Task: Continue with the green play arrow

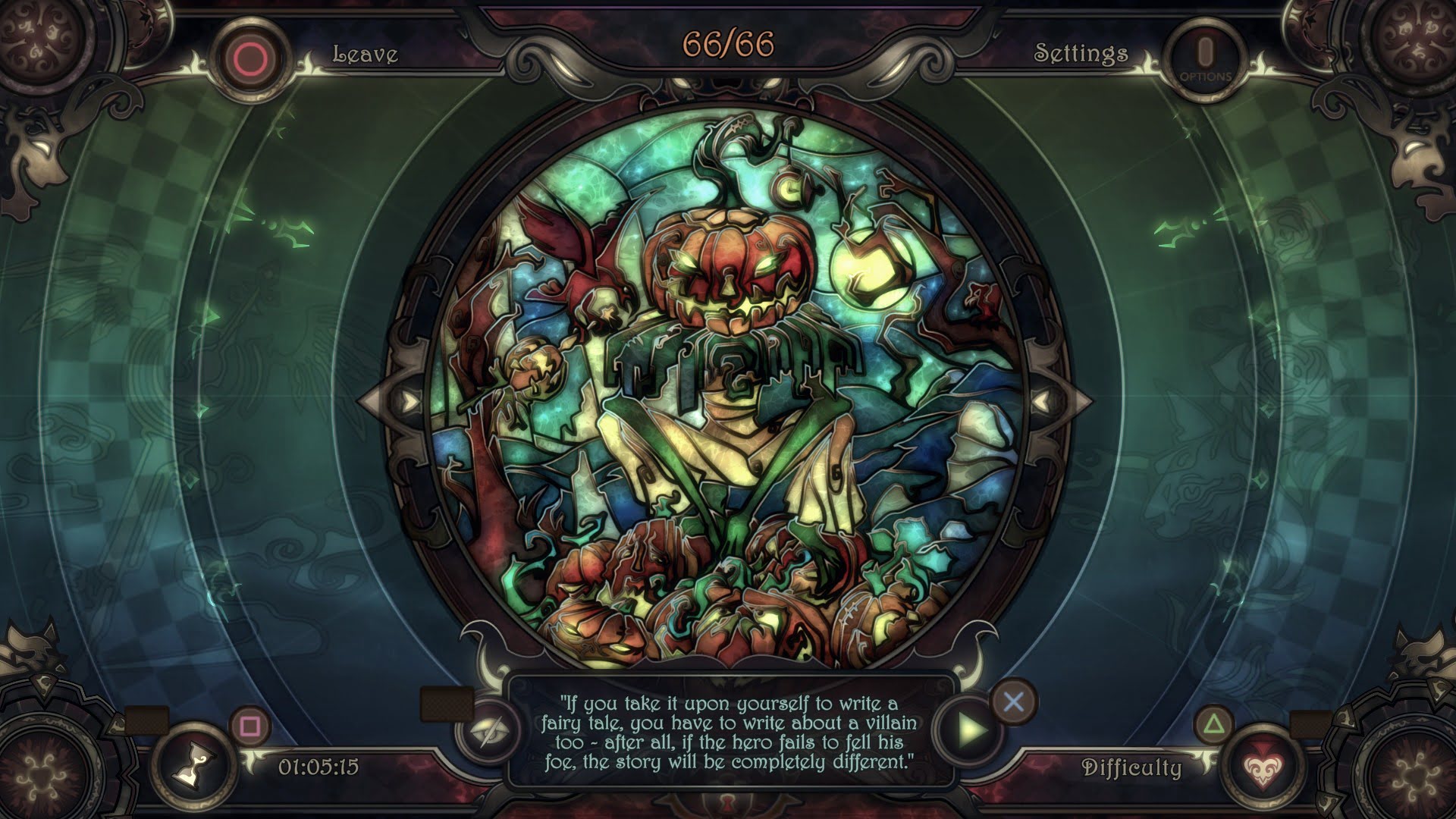Action: pos(971,730)
